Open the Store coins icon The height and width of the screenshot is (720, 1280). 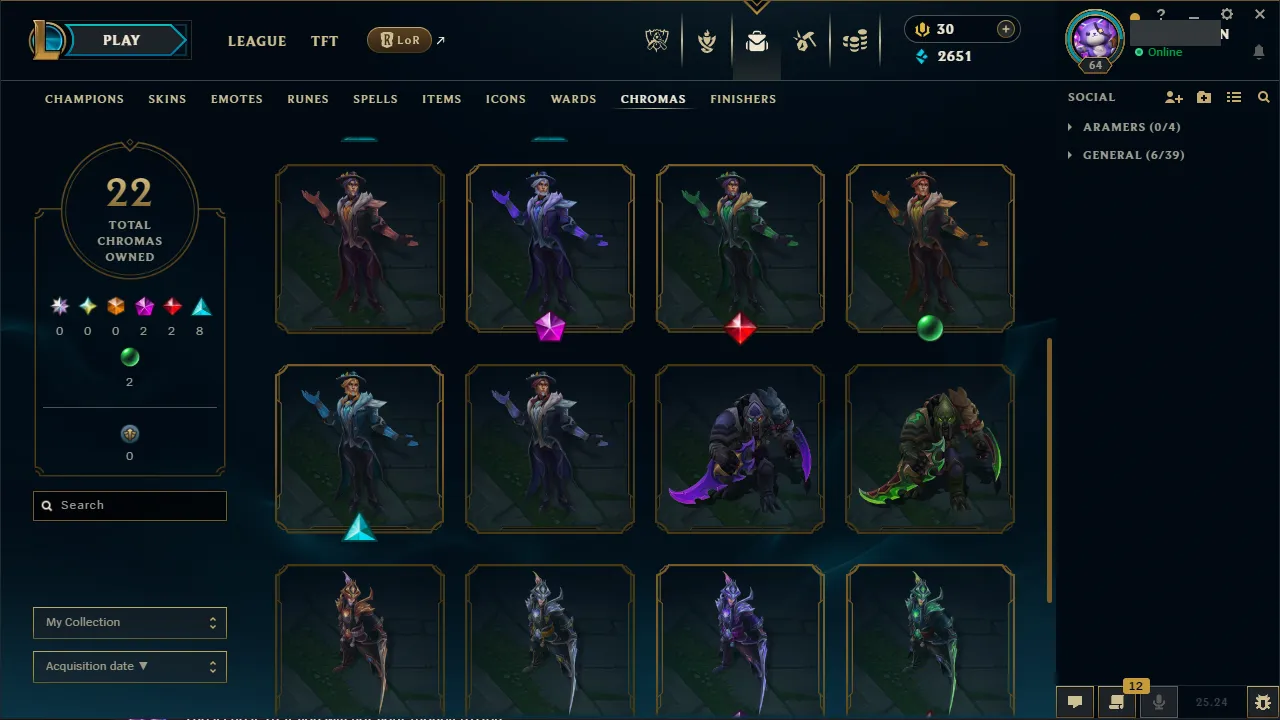point(855,41)
